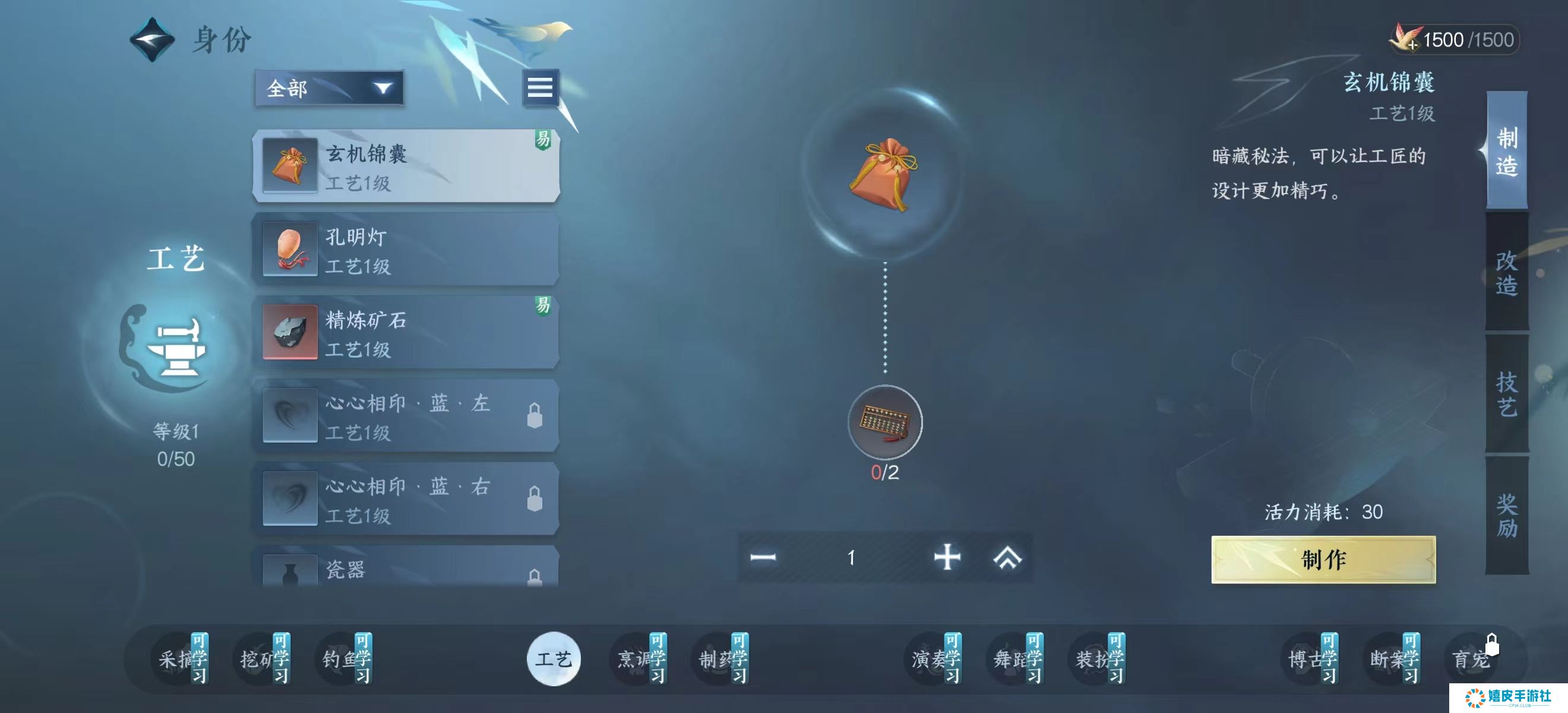Select the 玄机锦囊 recipe
The width and height of the screenshot is (1568, 713).
tap(406, 166)
